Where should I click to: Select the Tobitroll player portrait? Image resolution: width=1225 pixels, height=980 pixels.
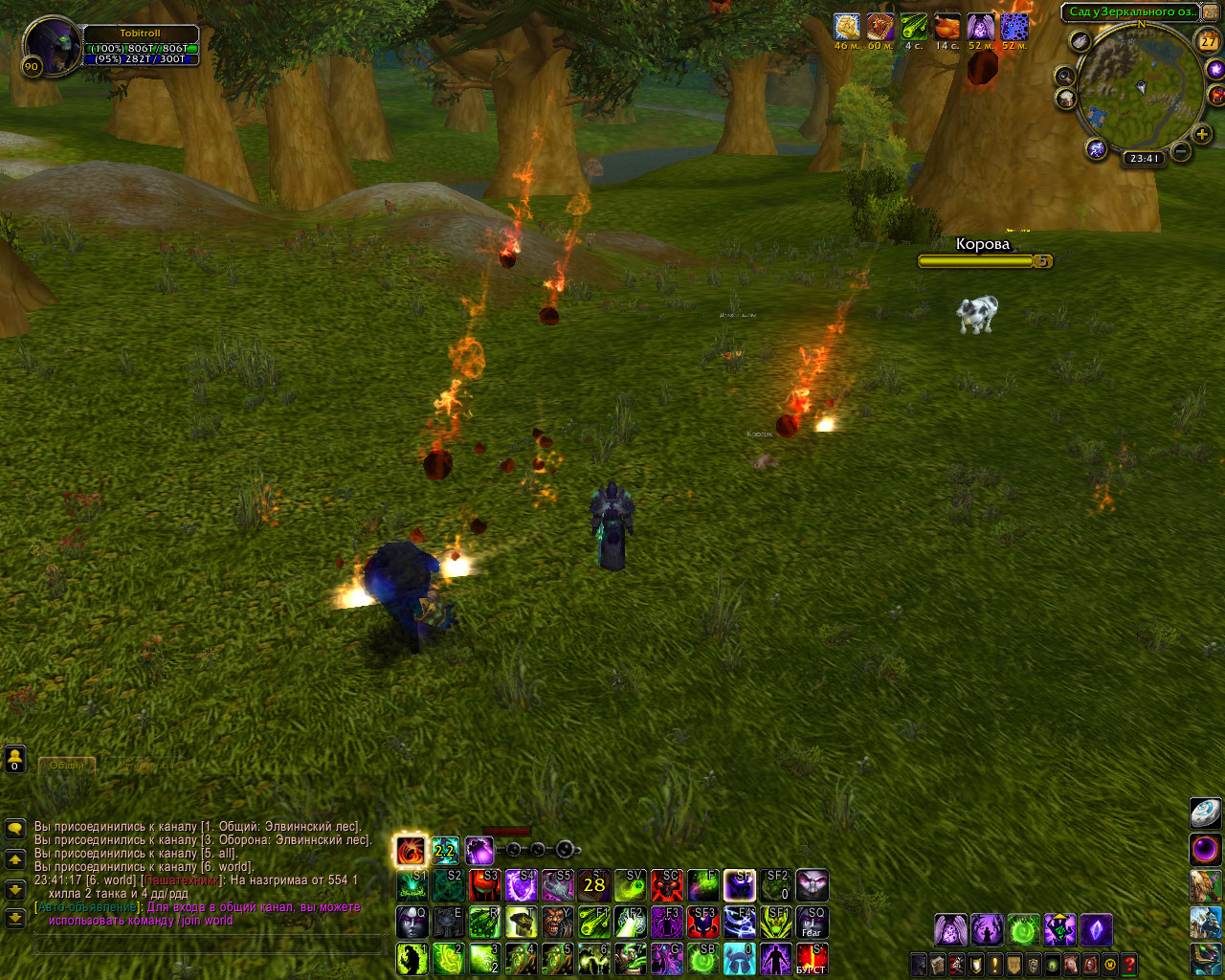coord(51,46)
